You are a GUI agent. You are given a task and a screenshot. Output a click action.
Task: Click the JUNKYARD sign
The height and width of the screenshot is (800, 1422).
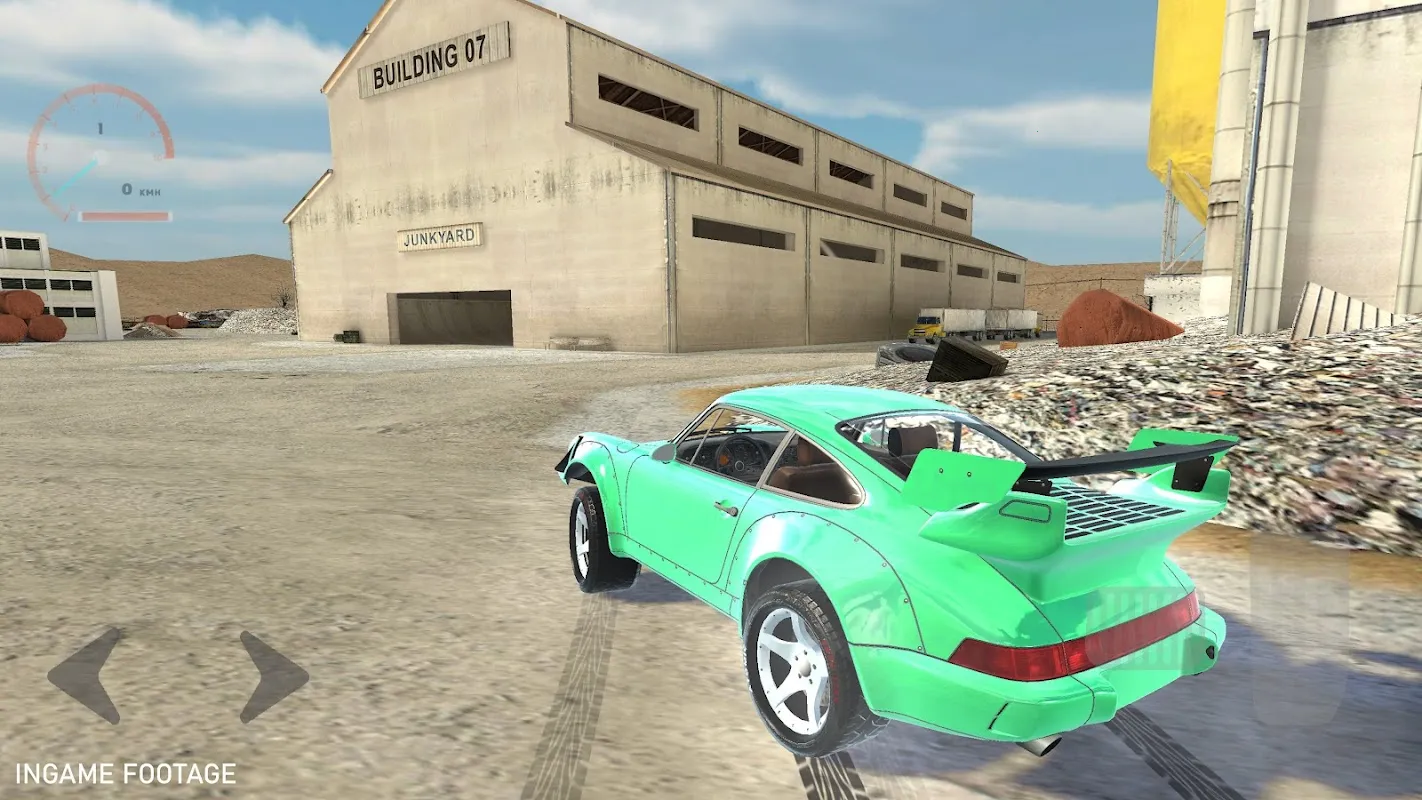point(442,238)
